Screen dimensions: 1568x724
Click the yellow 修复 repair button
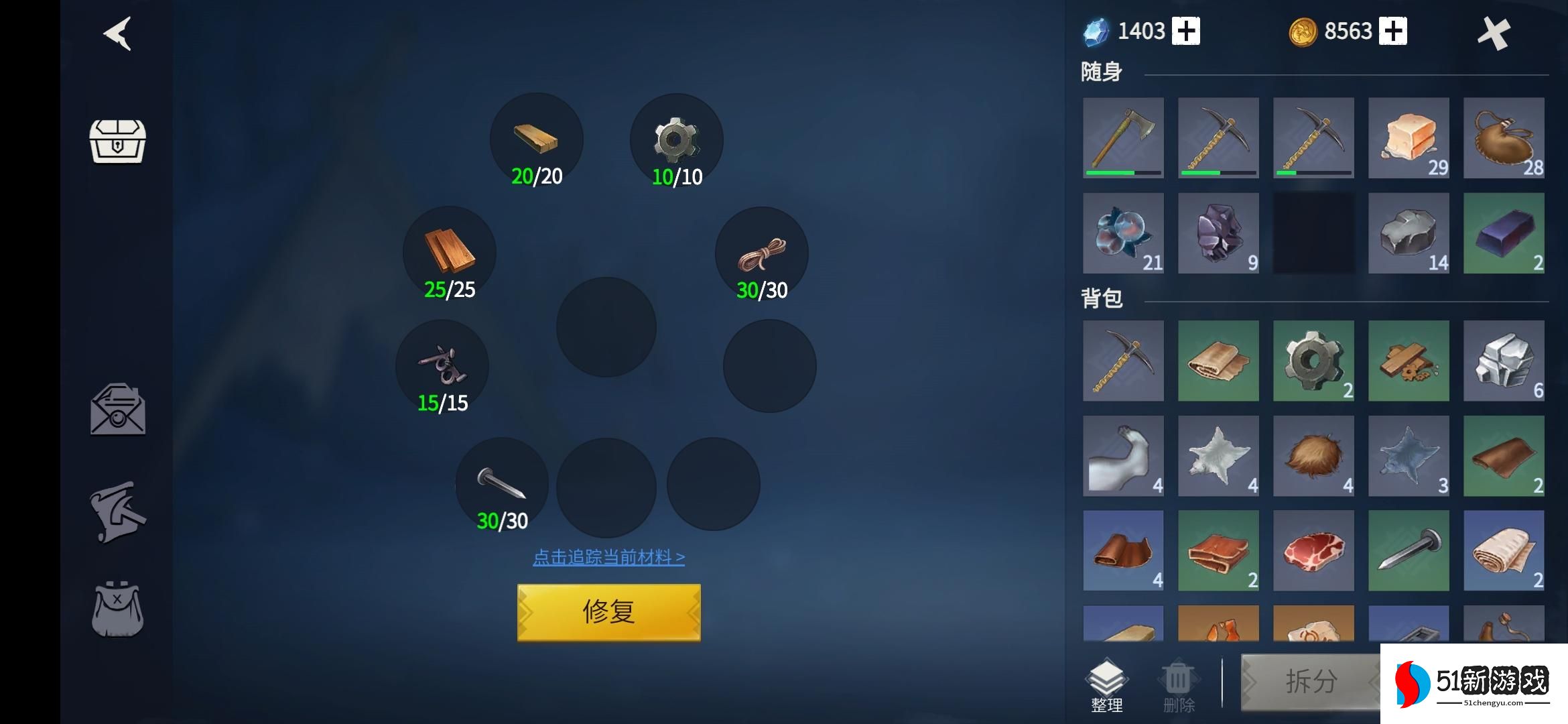coord(608,612)
